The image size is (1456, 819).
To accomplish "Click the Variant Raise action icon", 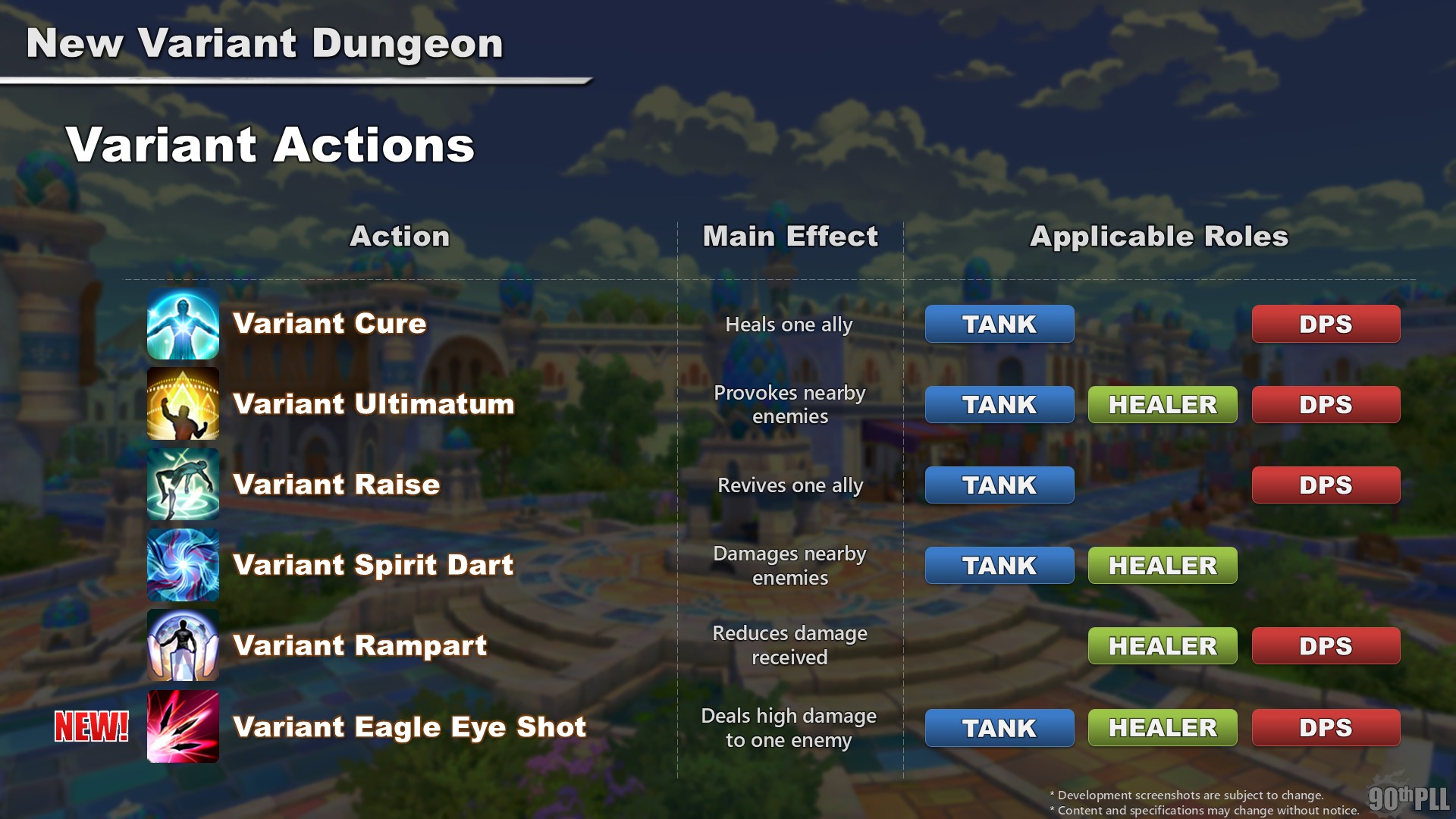I will click(x=183, y=485).
